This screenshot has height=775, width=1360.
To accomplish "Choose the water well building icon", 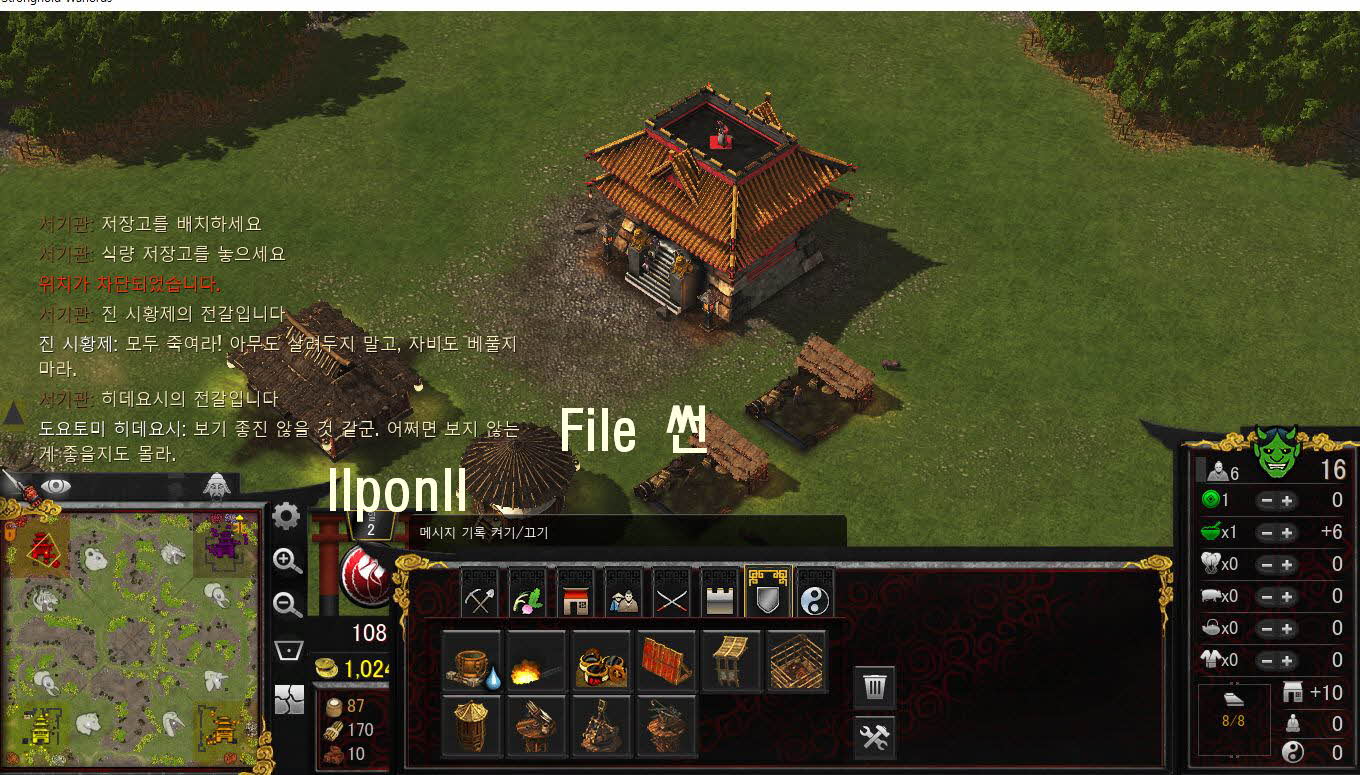I will point(471,662).
